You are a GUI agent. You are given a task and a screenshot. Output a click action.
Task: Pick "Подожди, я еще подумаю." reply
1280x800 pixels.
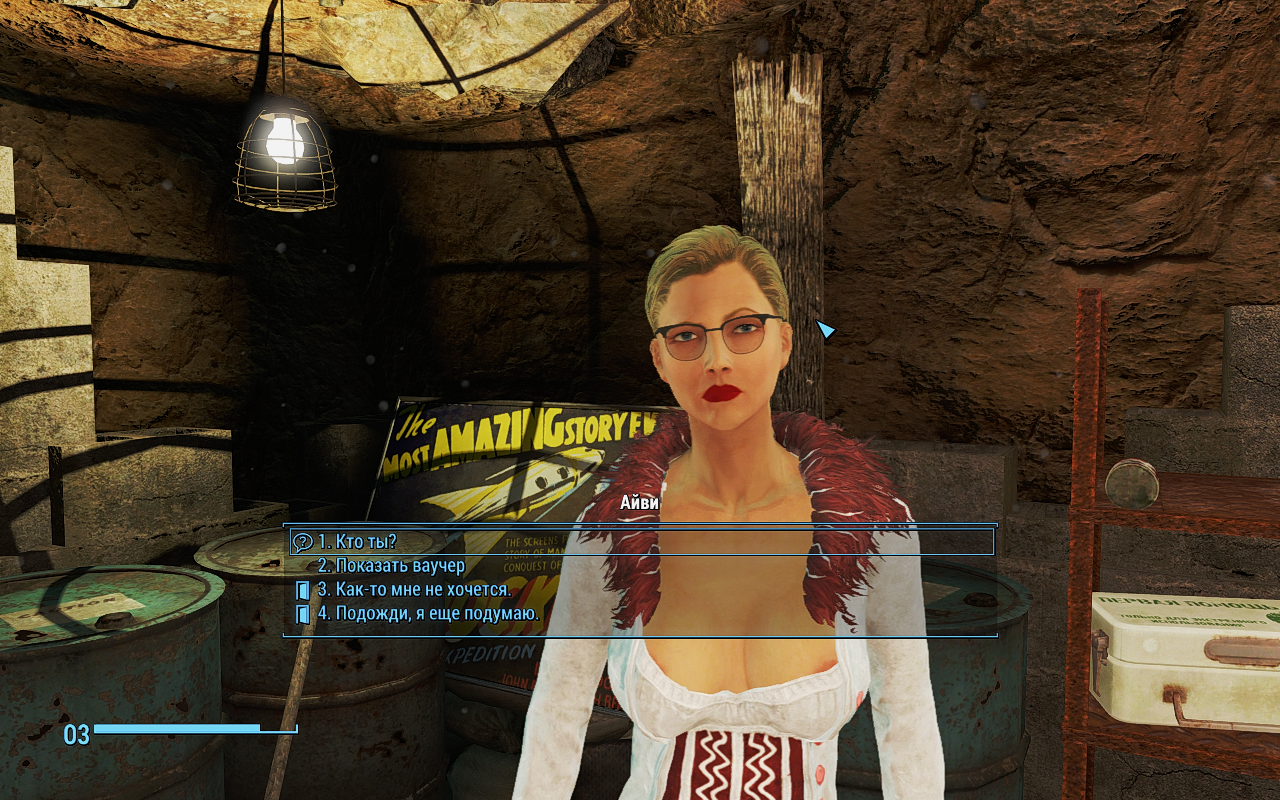pos(428,614)
